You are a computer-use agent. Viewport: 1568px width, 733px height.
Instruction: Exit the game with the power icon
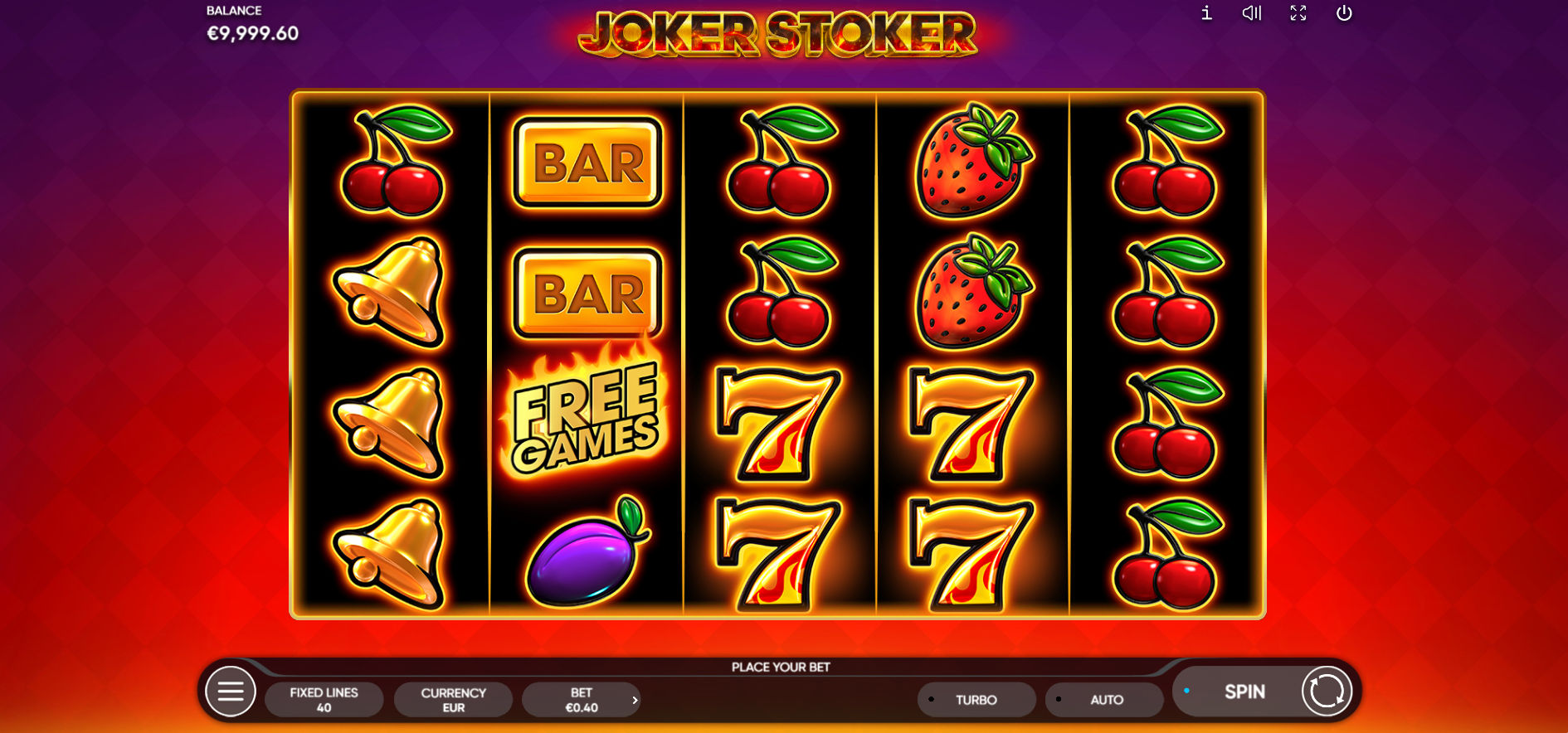1344,13
